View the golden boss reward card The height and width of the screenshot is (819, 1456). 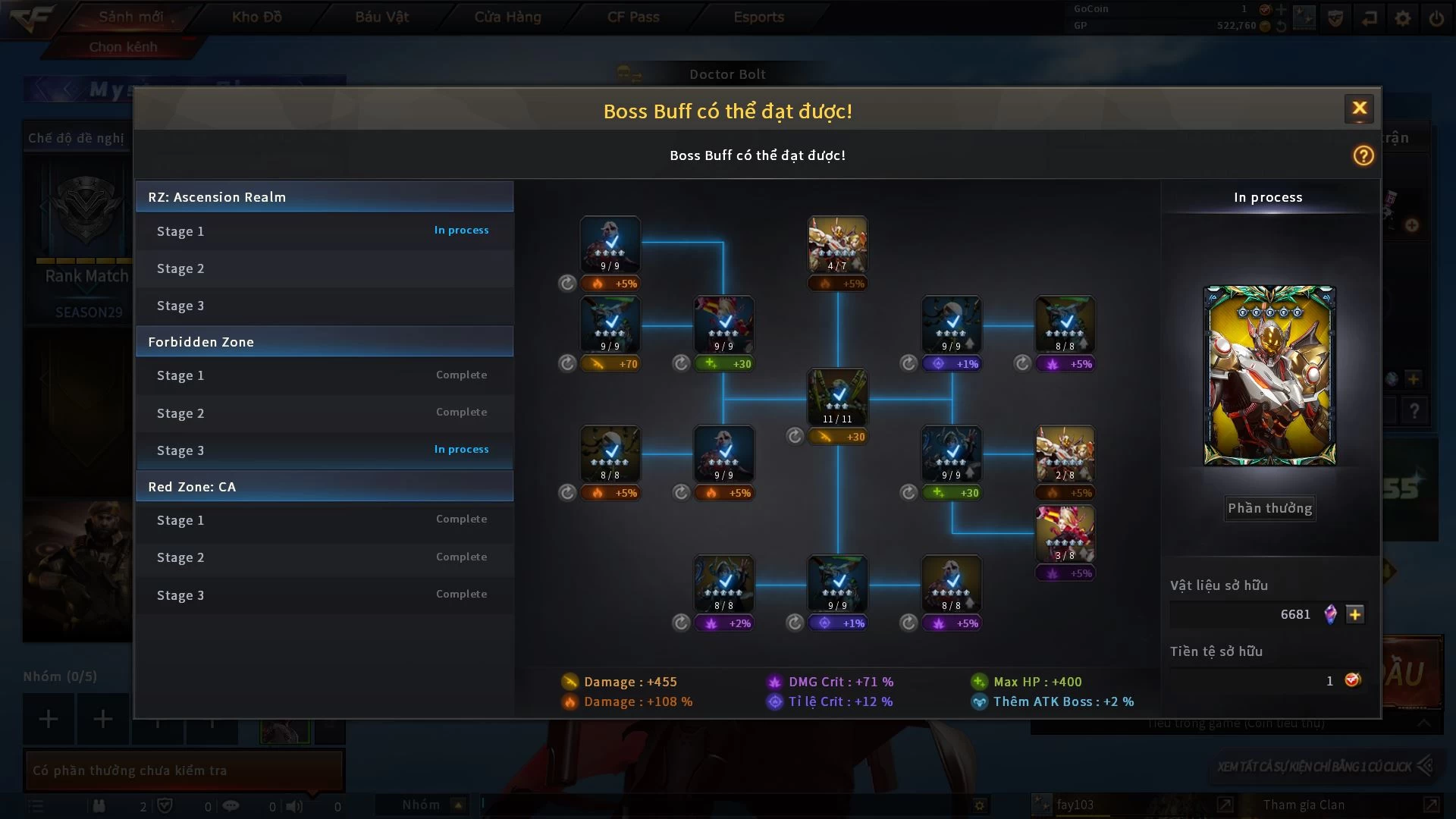(1269, 375)
